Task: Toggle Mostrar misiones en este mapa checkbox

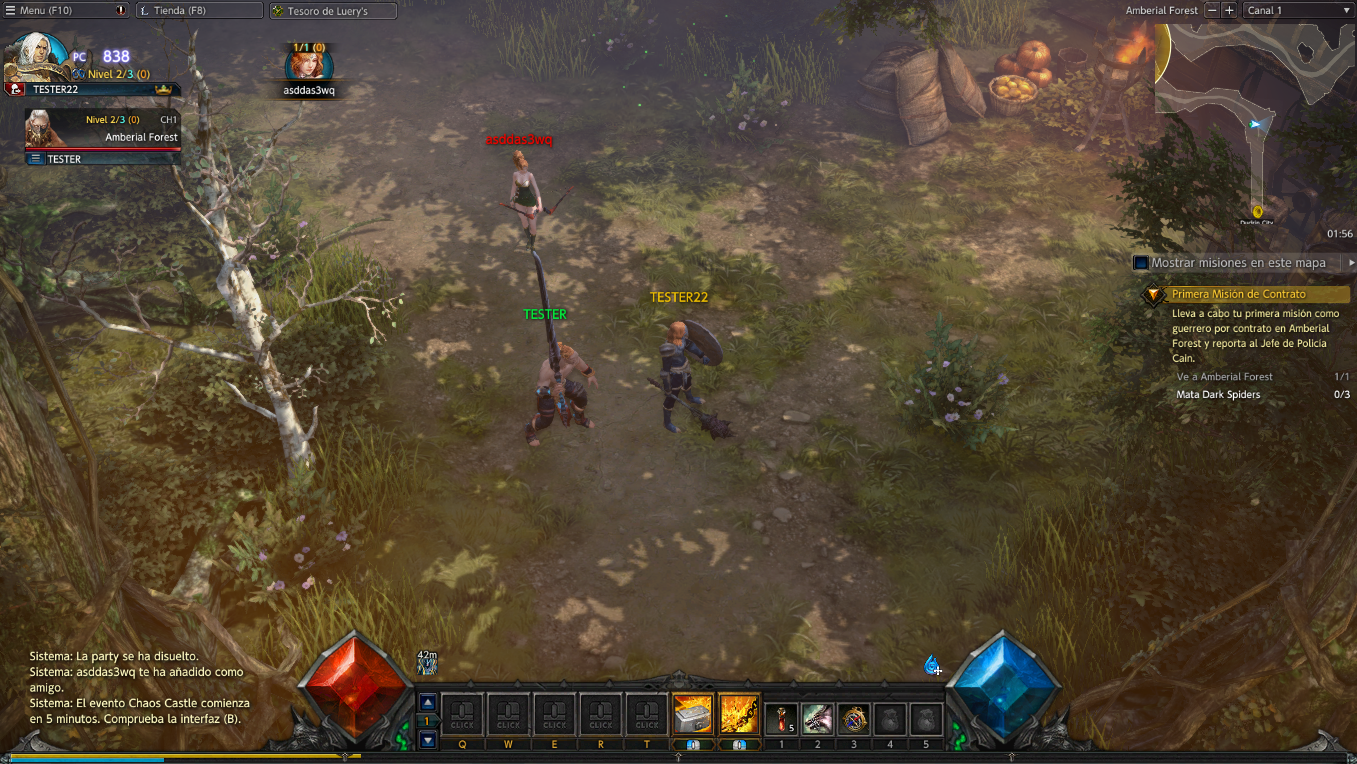Action: click(1140, 263)
